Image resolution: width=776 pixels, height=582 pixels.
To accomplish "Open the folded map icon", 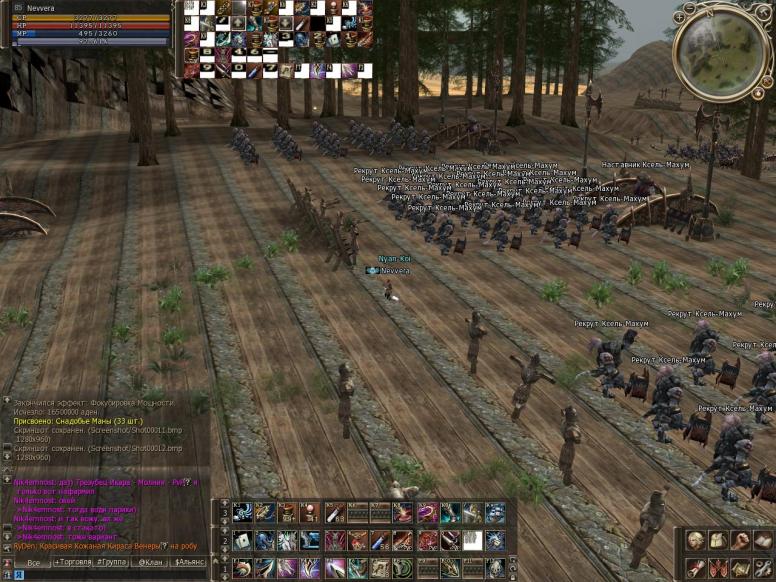I will pos(739,567).
